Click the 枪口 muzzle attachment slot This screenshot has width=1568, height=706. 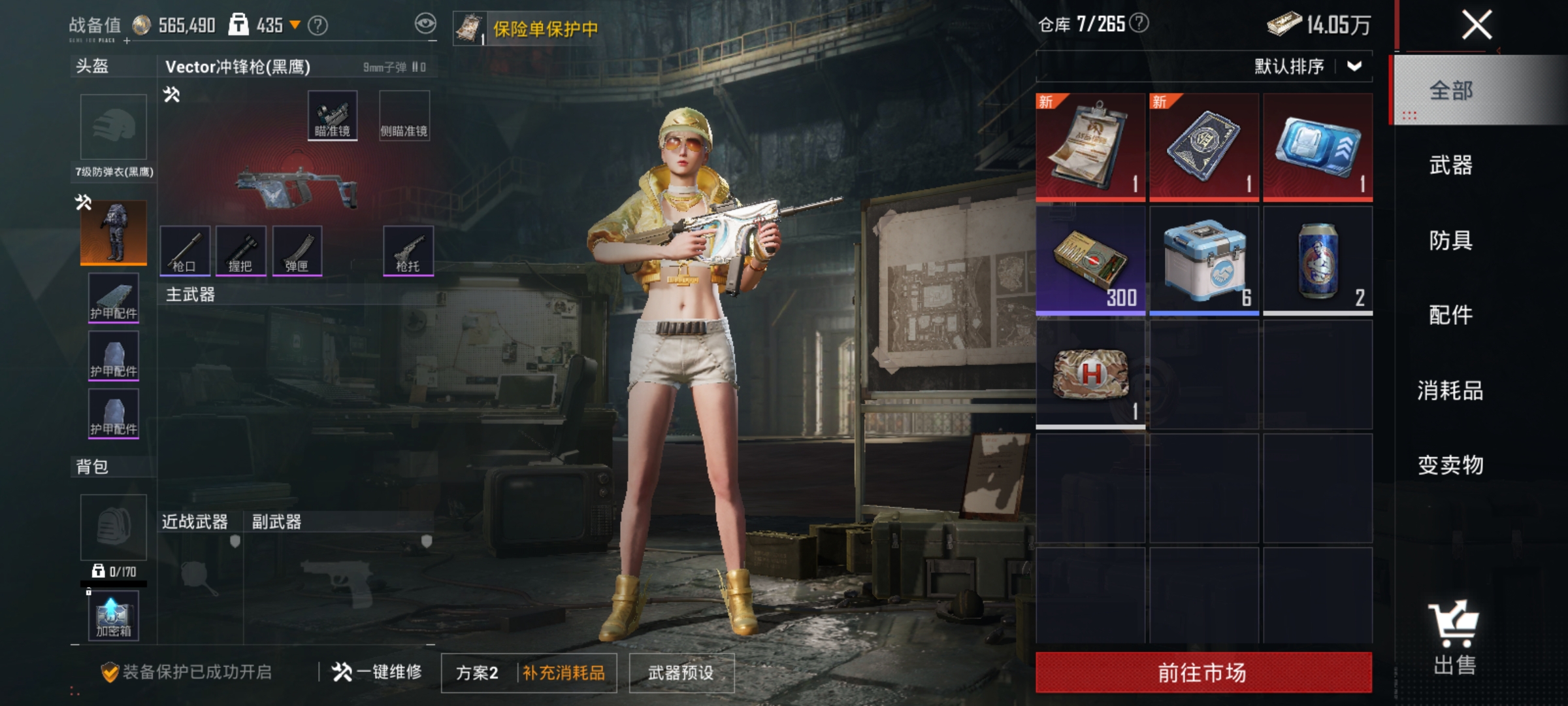186,252
